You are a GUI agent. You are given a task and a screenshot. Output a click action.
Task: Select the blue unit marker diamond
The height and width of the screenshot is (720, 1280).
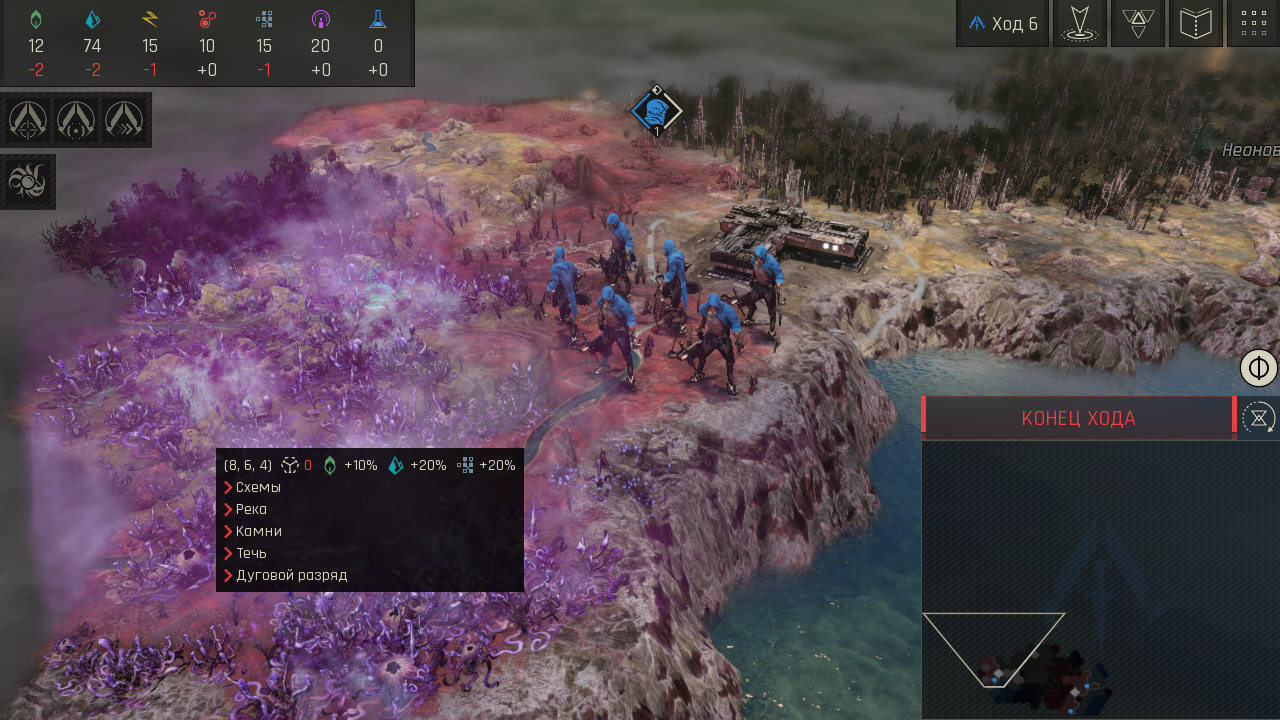pyautogui.click(x=656, y=111)
